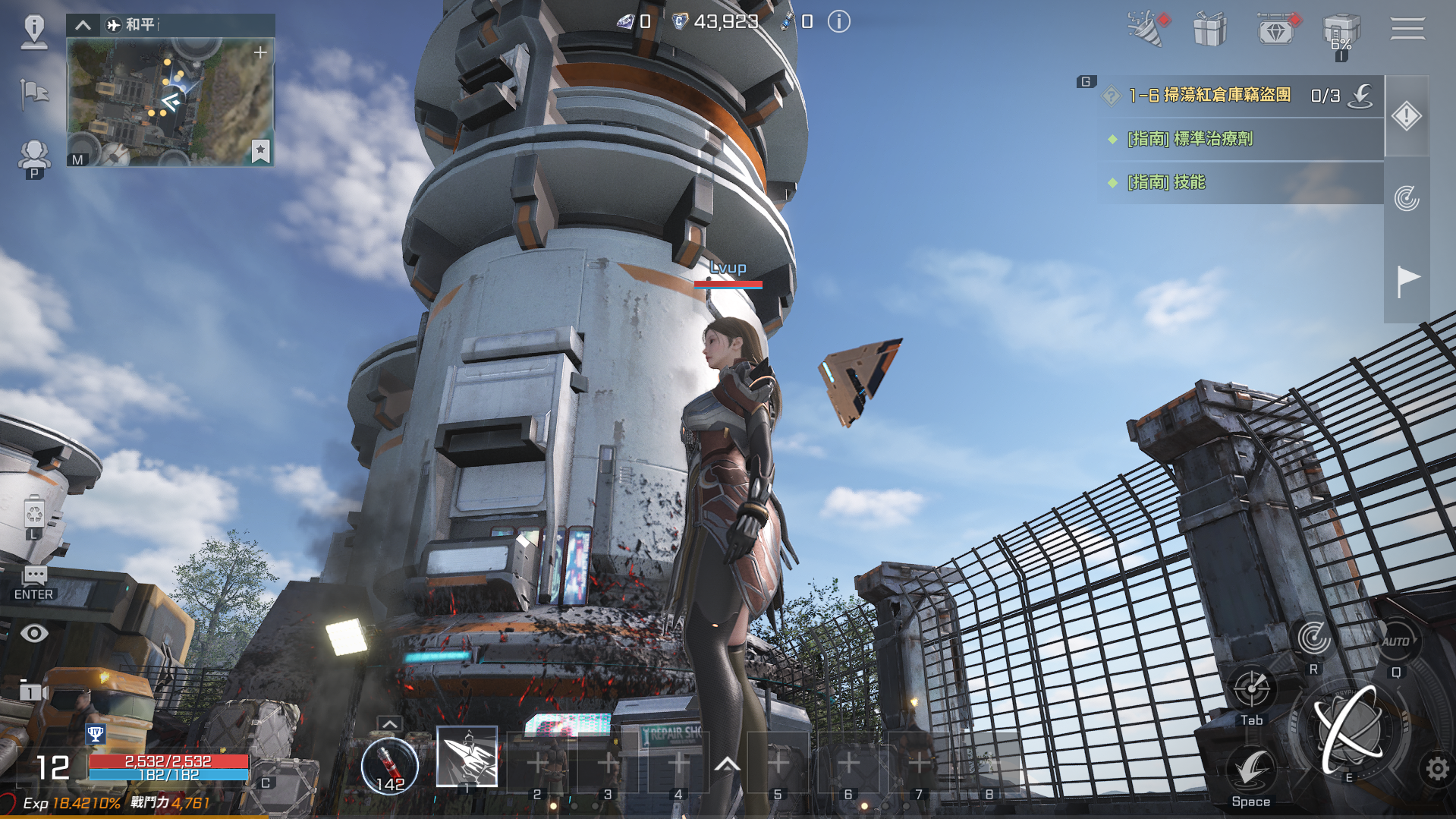Image resolution: width=1456 pixels, height=819 pixels.
Task: Open the gift box rewards icon
Action: [x=1209, y=30]
